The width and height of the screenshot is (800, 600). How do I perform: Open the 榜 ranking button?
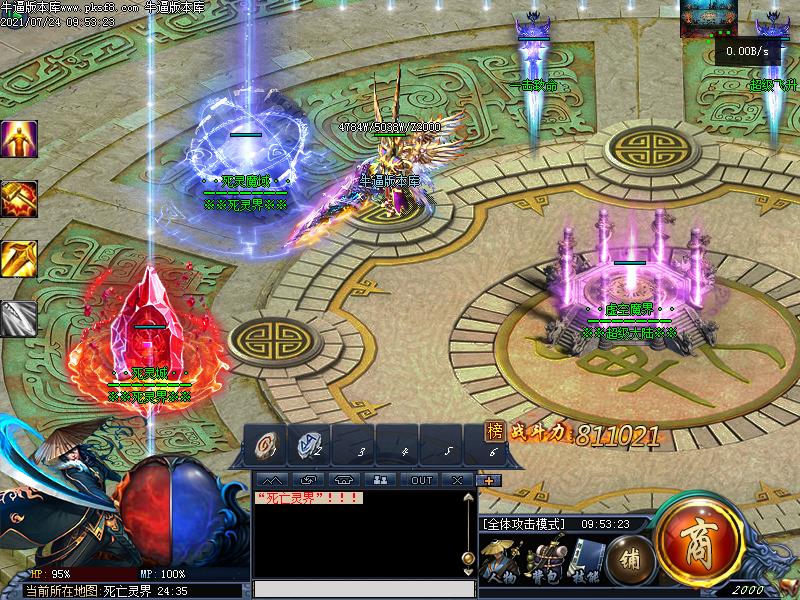[x=494, y=431]
